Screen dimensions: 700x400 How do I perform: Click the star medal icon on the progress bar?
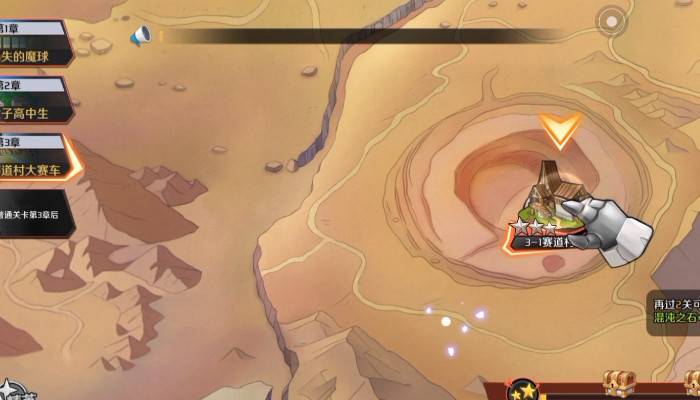tap(522, 388)
